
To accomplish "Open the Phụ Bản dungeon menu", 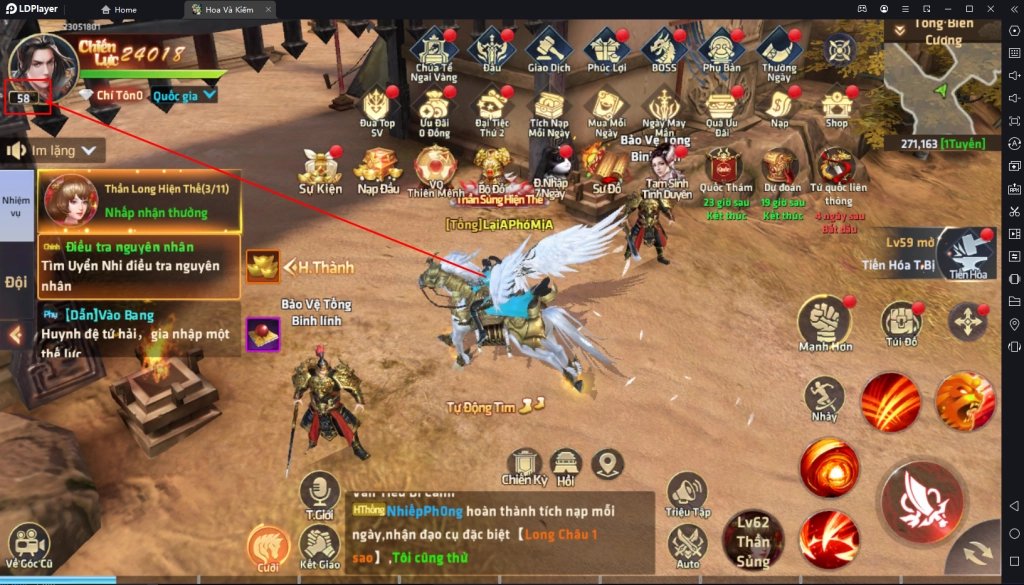I will pyautogui.click(x=721, y=49).
